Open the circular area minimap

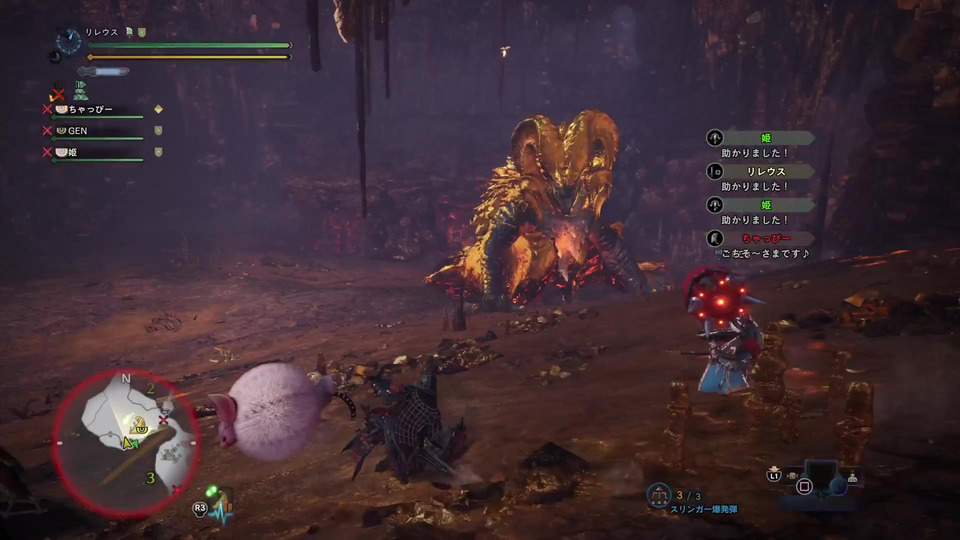(125, 442)
